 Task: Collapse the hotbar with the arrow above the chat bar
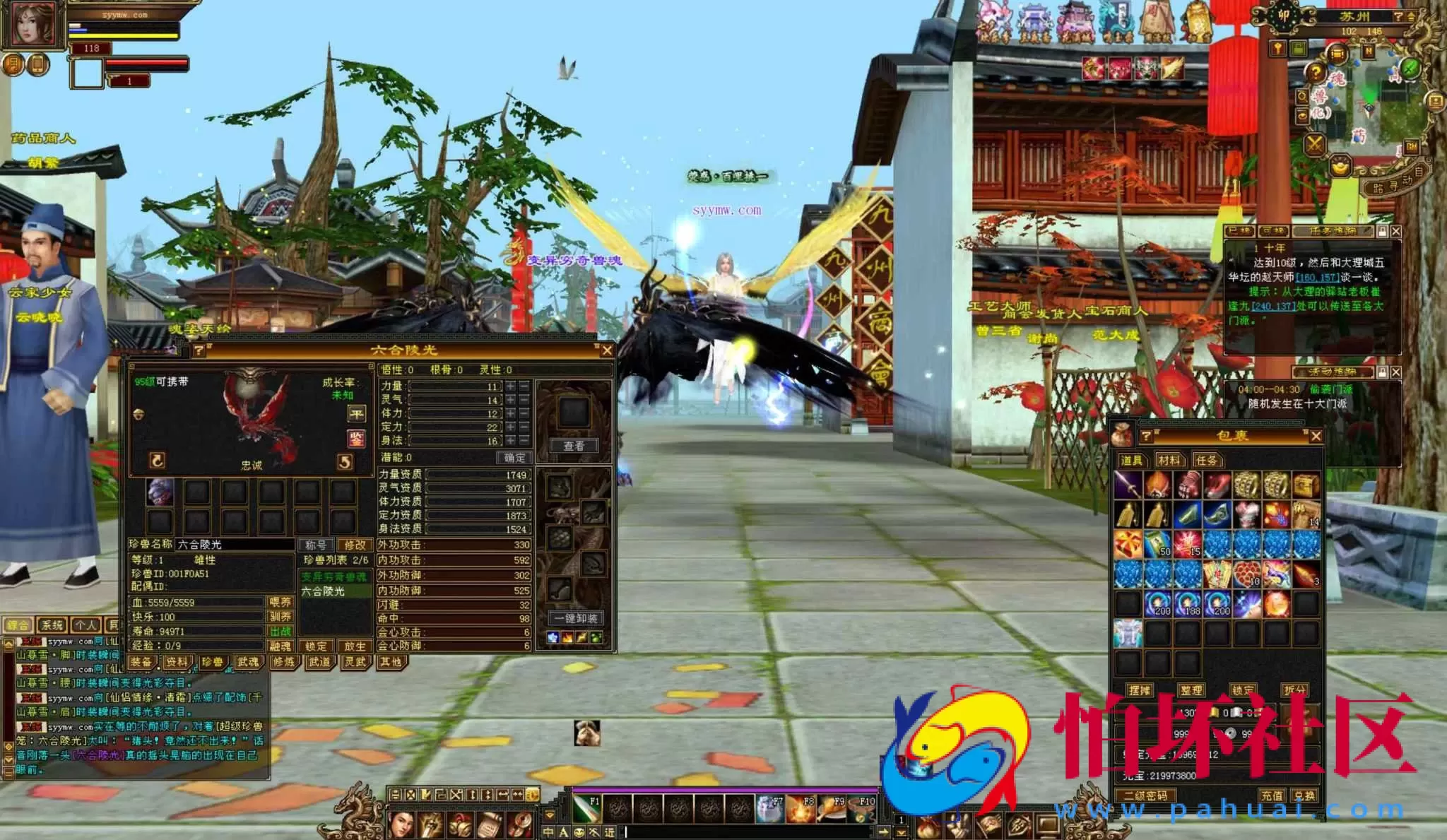(x=550, y=815)
